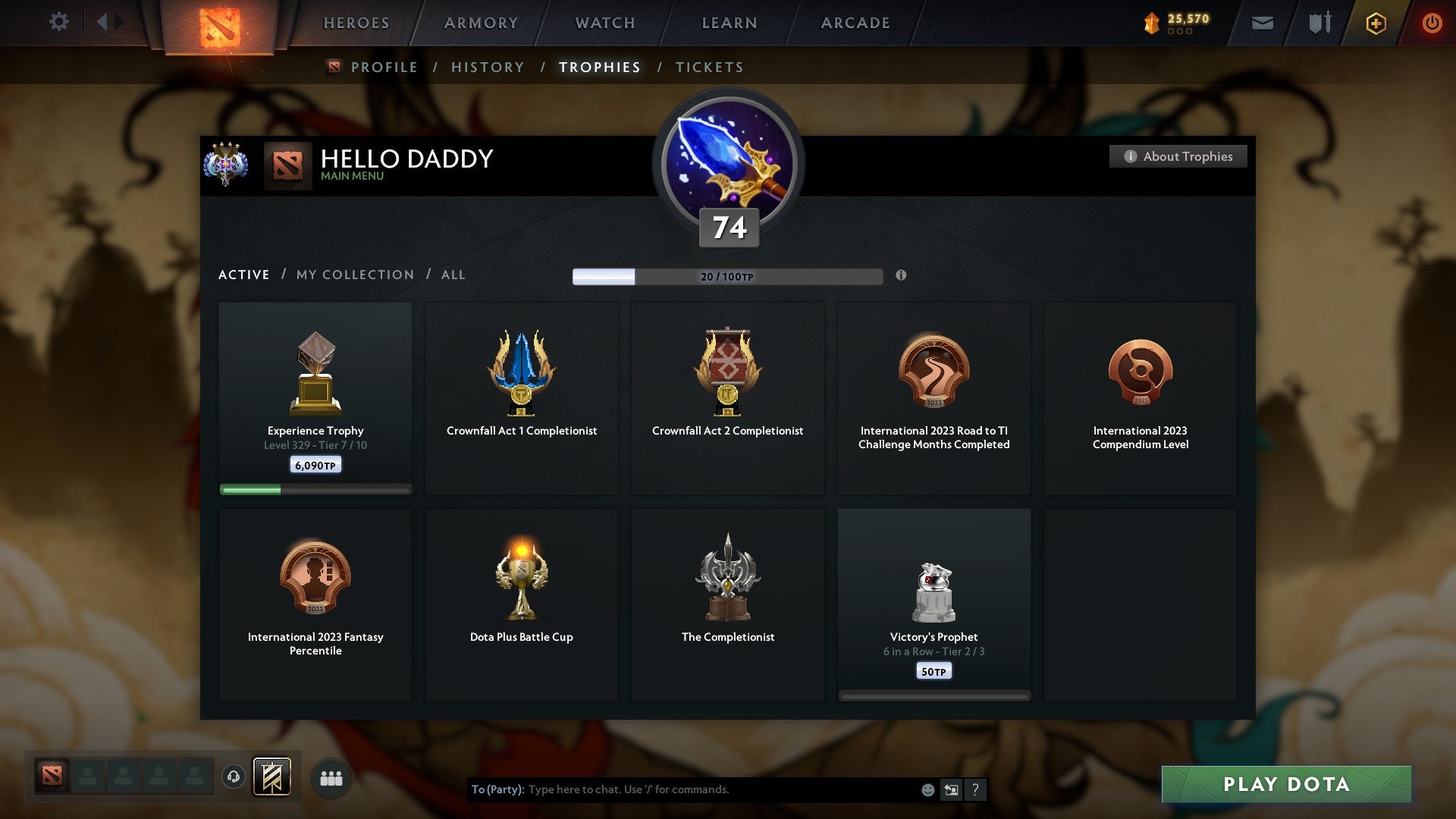Open the Dota Plus hexagon icon
1456x819 pixels.
1375,23
